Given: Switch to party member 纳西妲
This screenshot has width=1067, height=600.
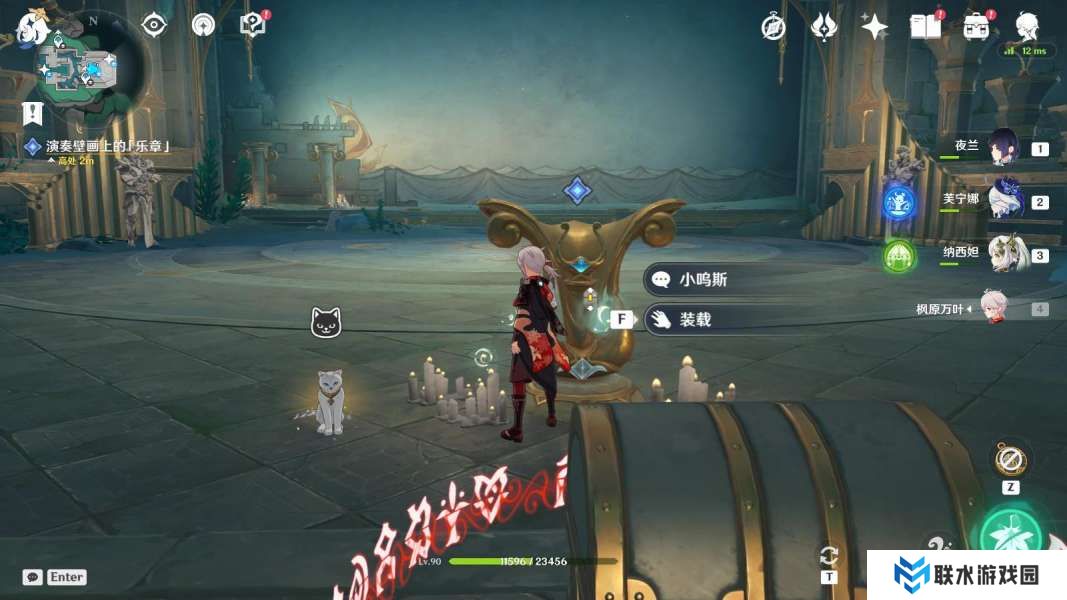Looking at the screenshot, I should [x=1003, y=254].
